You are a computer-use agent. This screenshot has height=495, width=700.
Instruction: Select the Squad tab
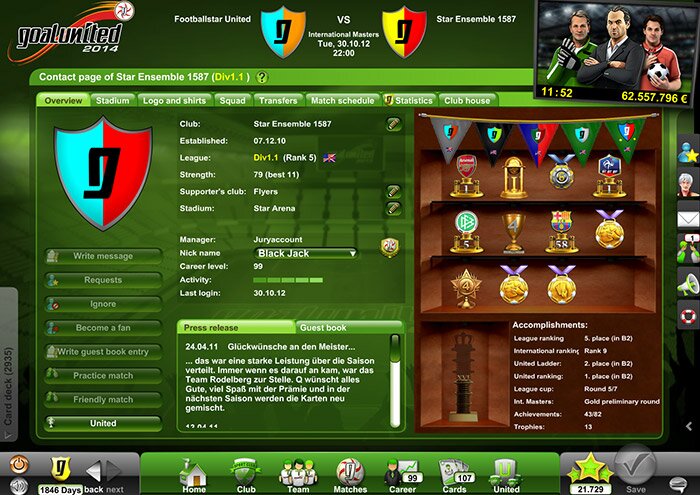click(232, 101)
